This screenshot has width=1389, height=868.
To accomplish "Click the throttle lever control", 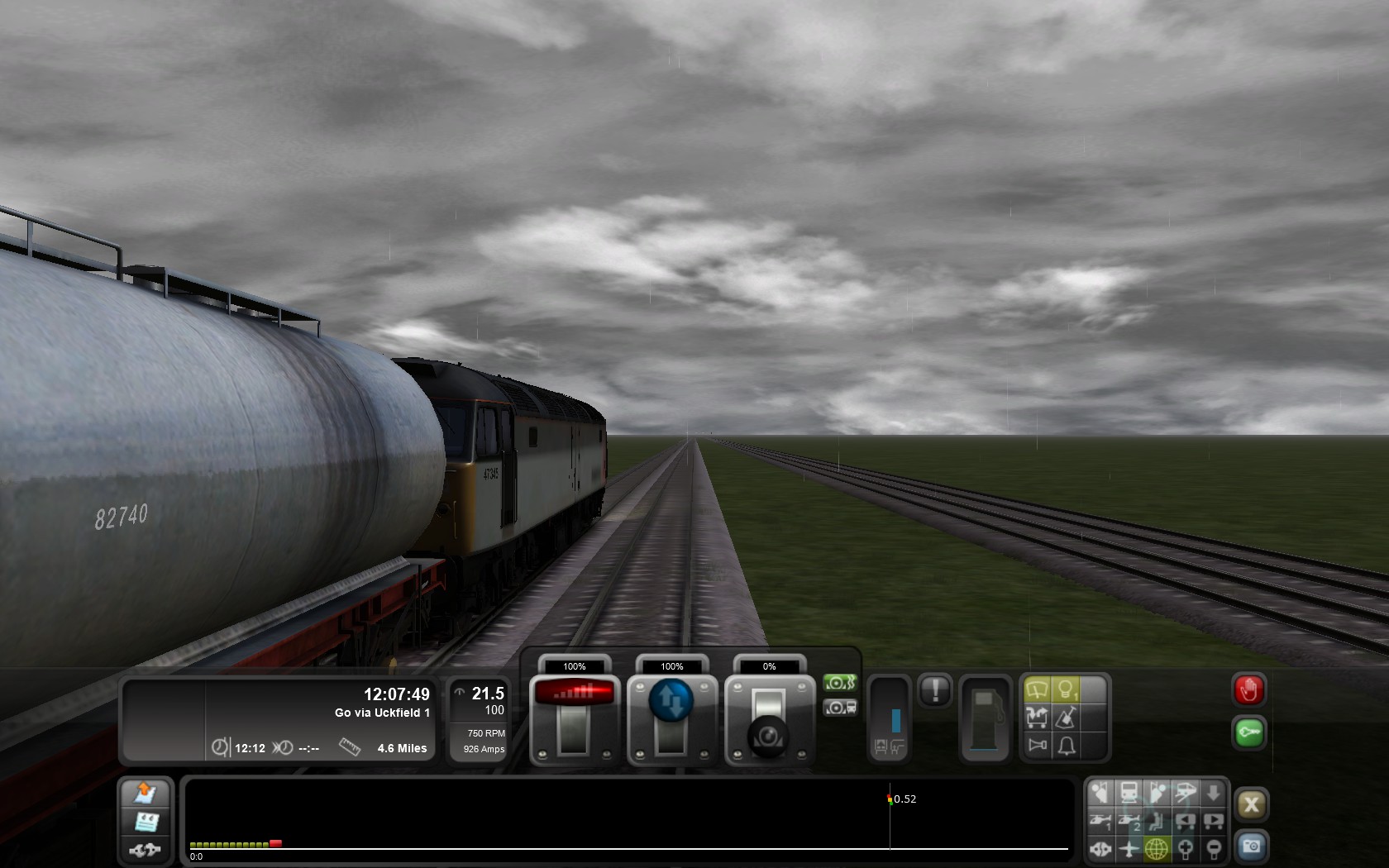I will coord(574,719).
